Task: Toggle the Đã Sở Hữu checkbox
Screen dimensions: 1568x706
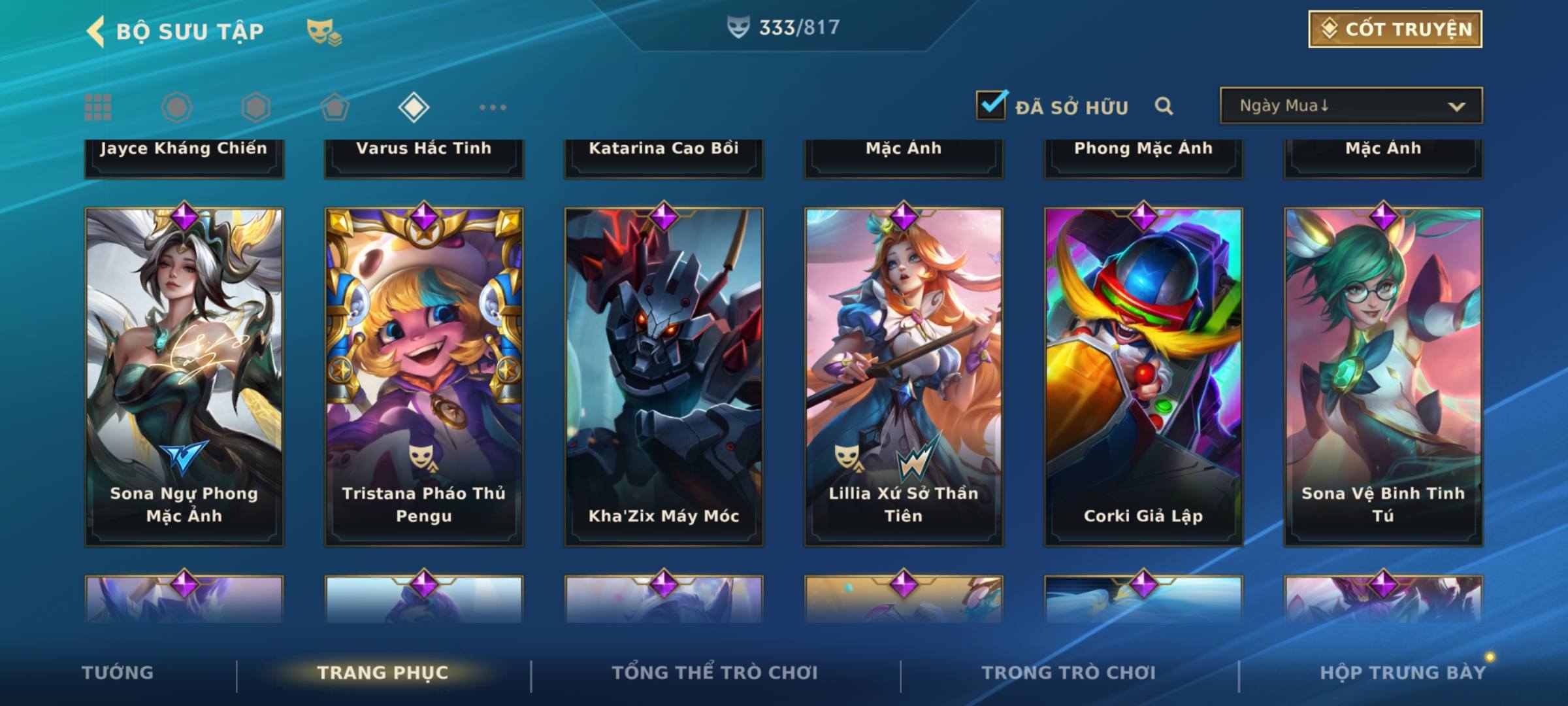Action: [991, 105]
